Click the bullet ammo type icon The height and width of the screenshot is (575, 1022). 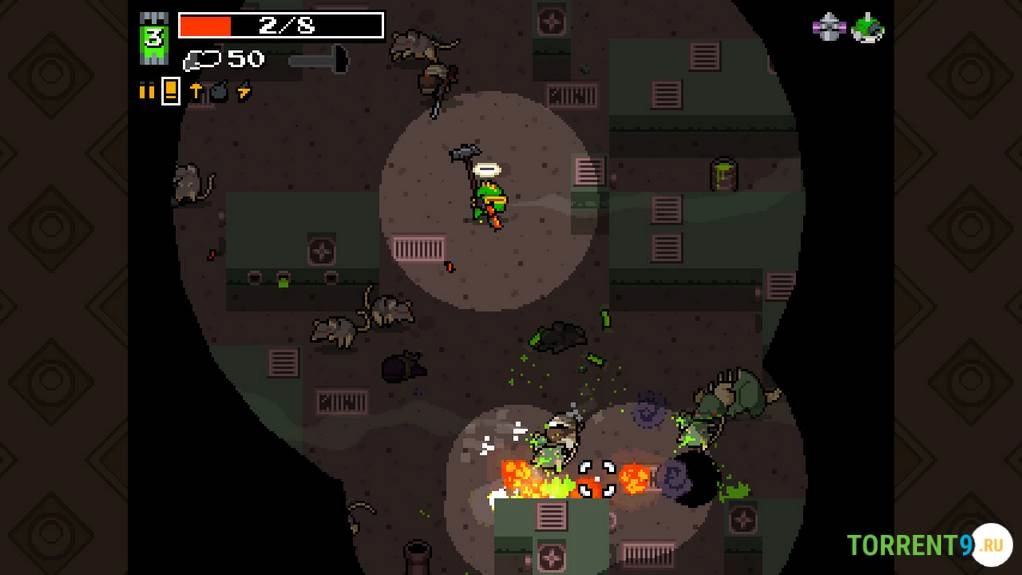[x=147, y=92]
